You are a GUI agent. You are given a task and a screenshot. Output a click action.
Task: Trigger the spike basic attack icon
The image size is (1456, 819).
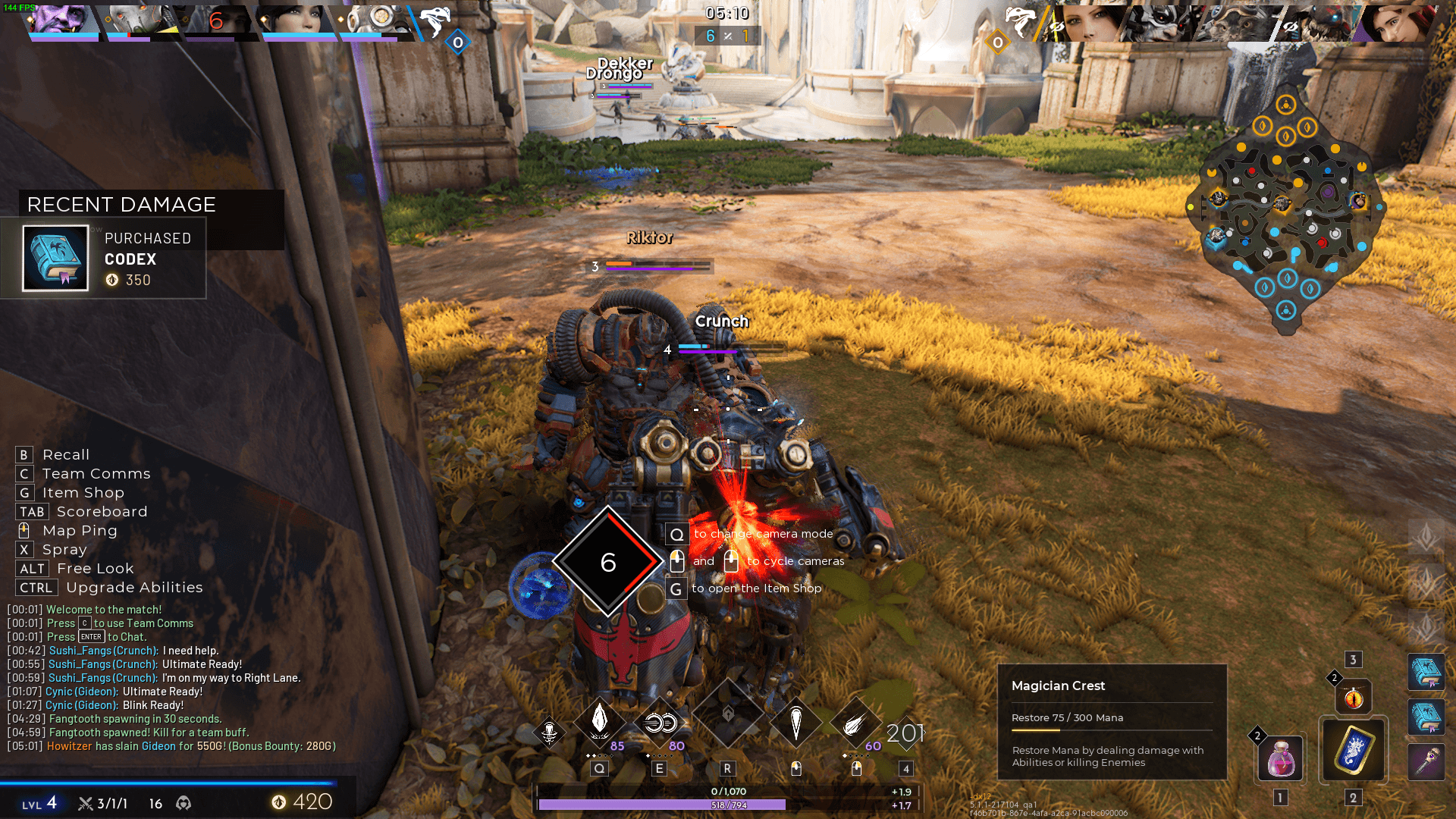(795, 723)
